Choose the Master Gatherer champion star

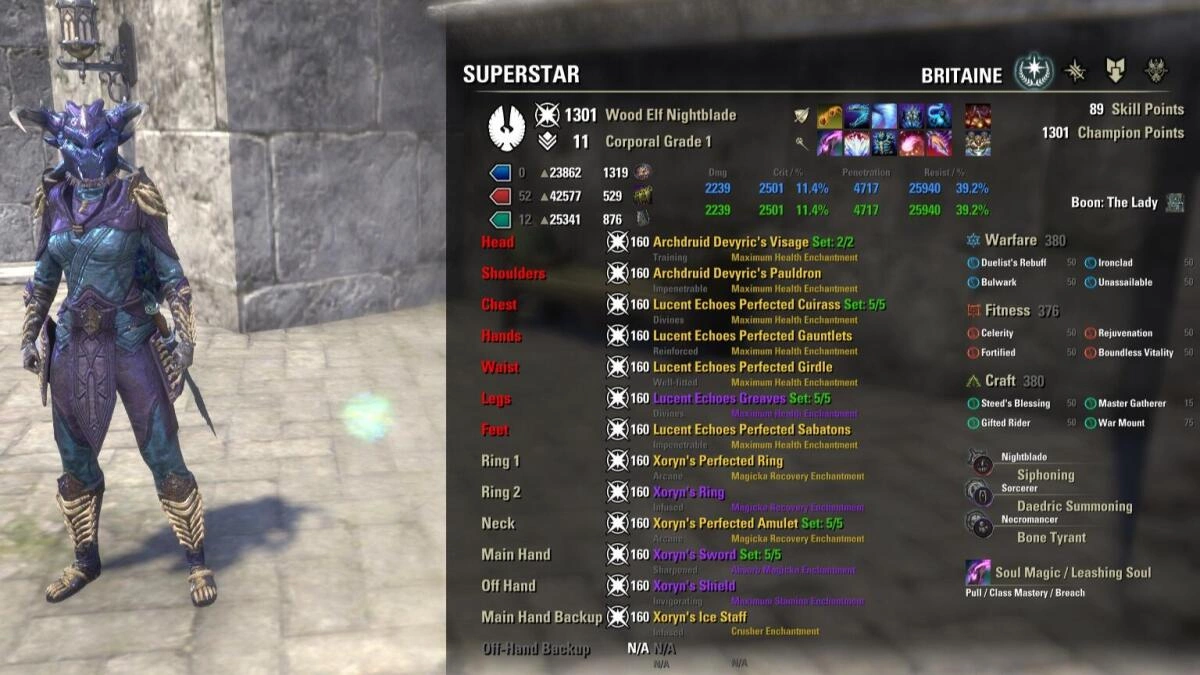(x=1091, y=404)
